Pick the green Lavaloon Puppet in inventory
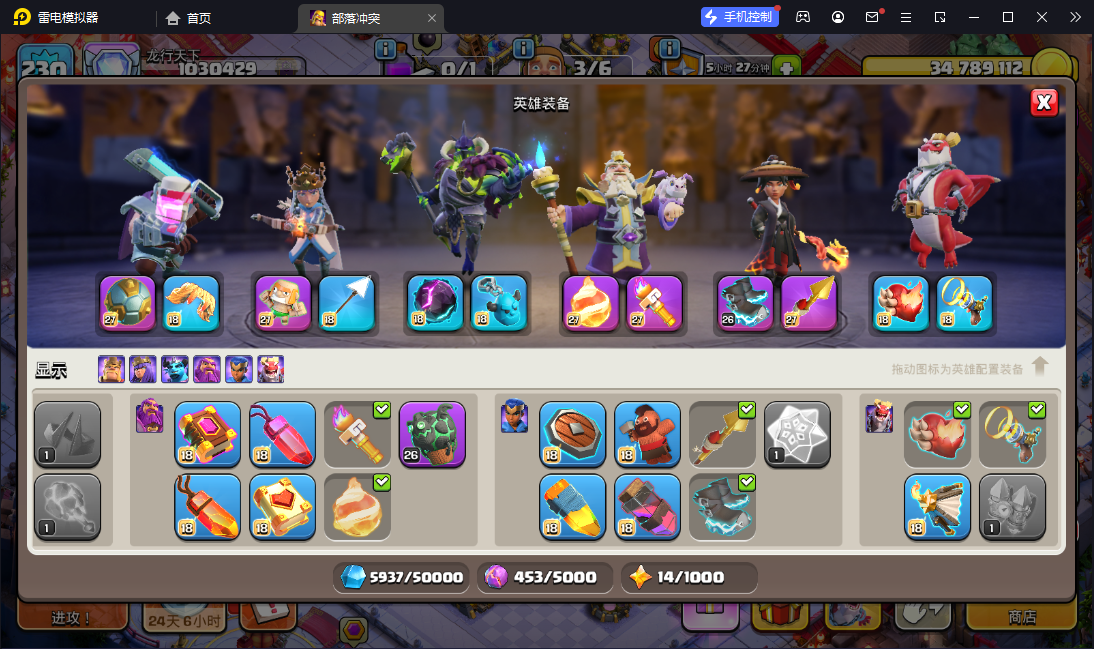The height and width of the screenshot is (649, 1094). [432, 434]
